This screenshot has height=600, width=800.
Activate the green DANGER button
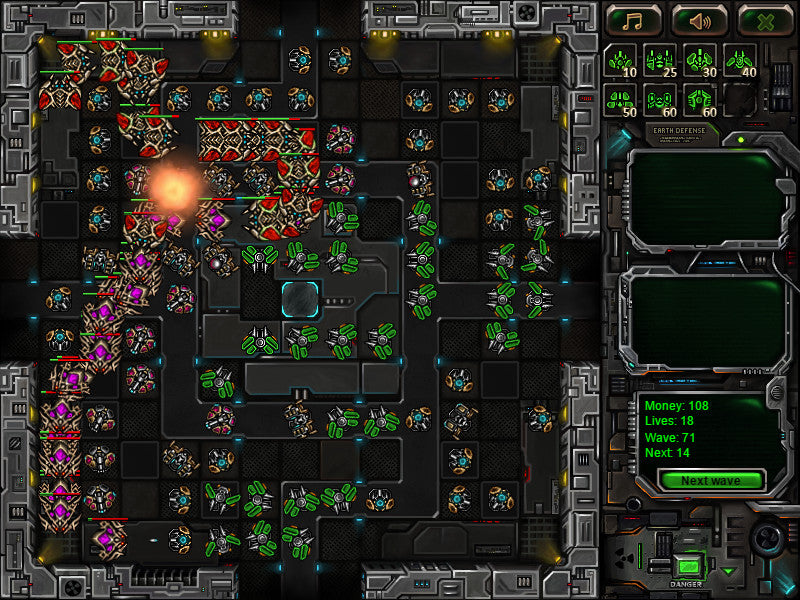(x=686, y=566)
